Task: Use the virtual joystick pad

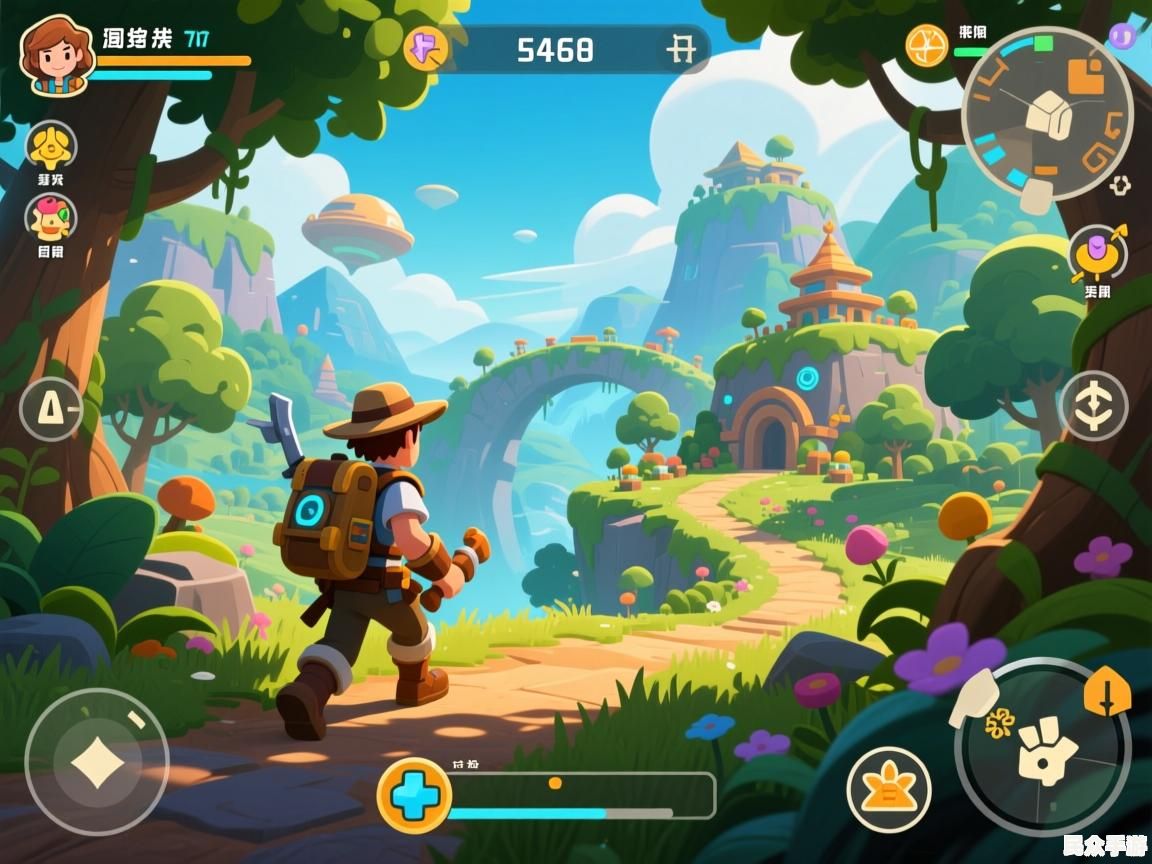Action: click(x=97, y=762)
